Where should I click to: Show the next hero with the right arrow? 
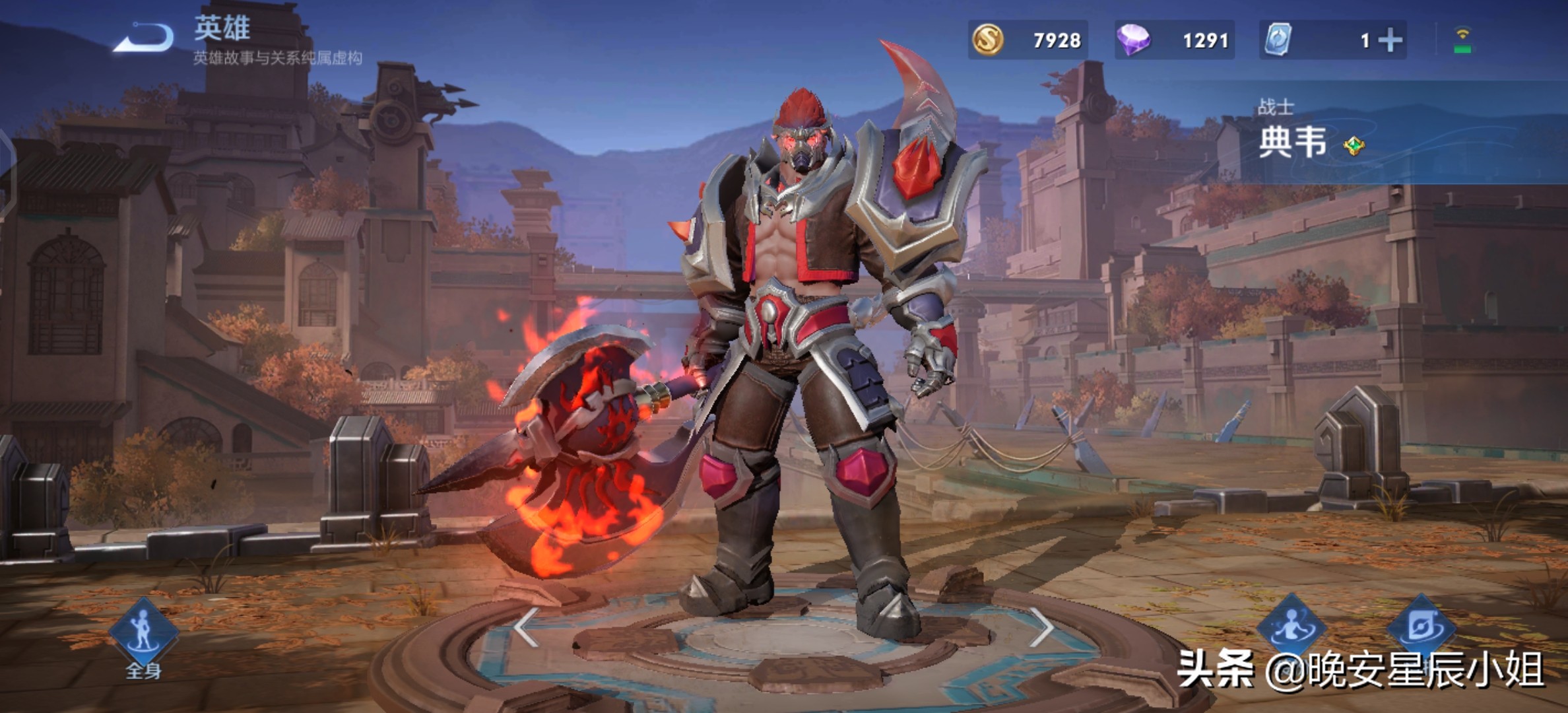coord(1041,627)
